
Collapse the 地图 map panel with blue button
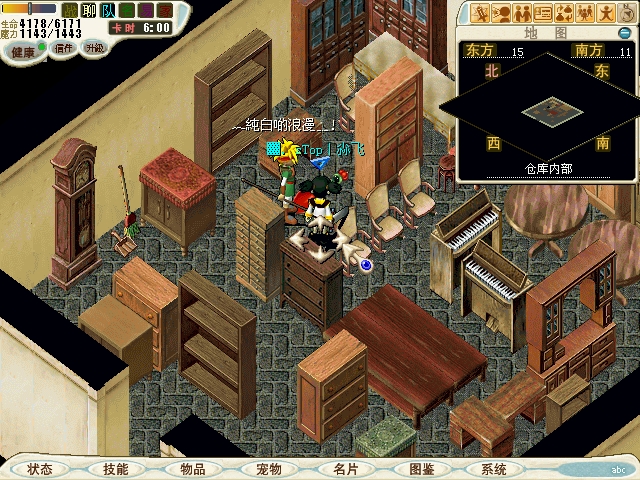tap(625, 33)
